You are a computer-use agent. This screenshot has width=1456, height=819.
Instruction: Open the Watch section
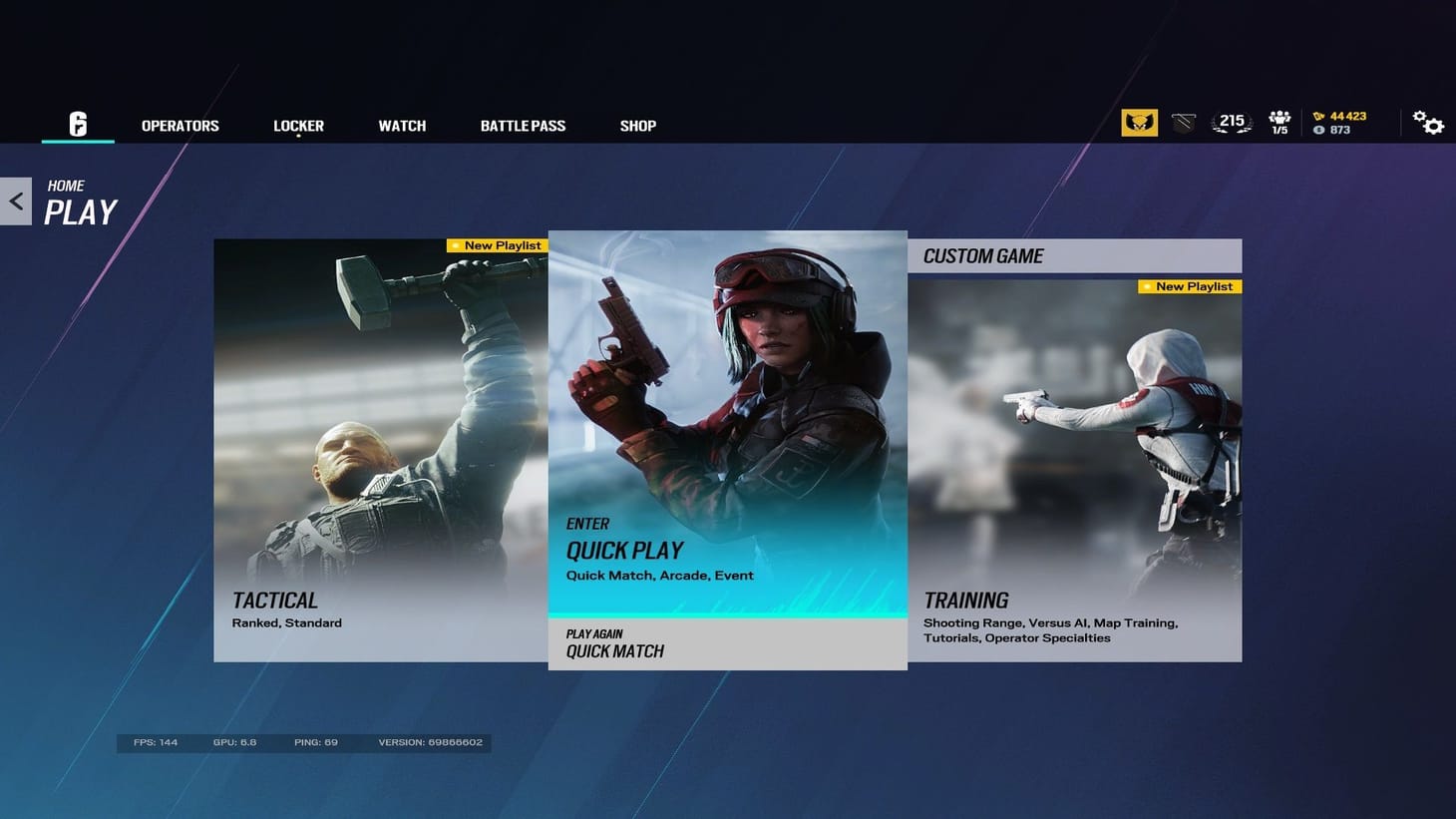point(402,126)
